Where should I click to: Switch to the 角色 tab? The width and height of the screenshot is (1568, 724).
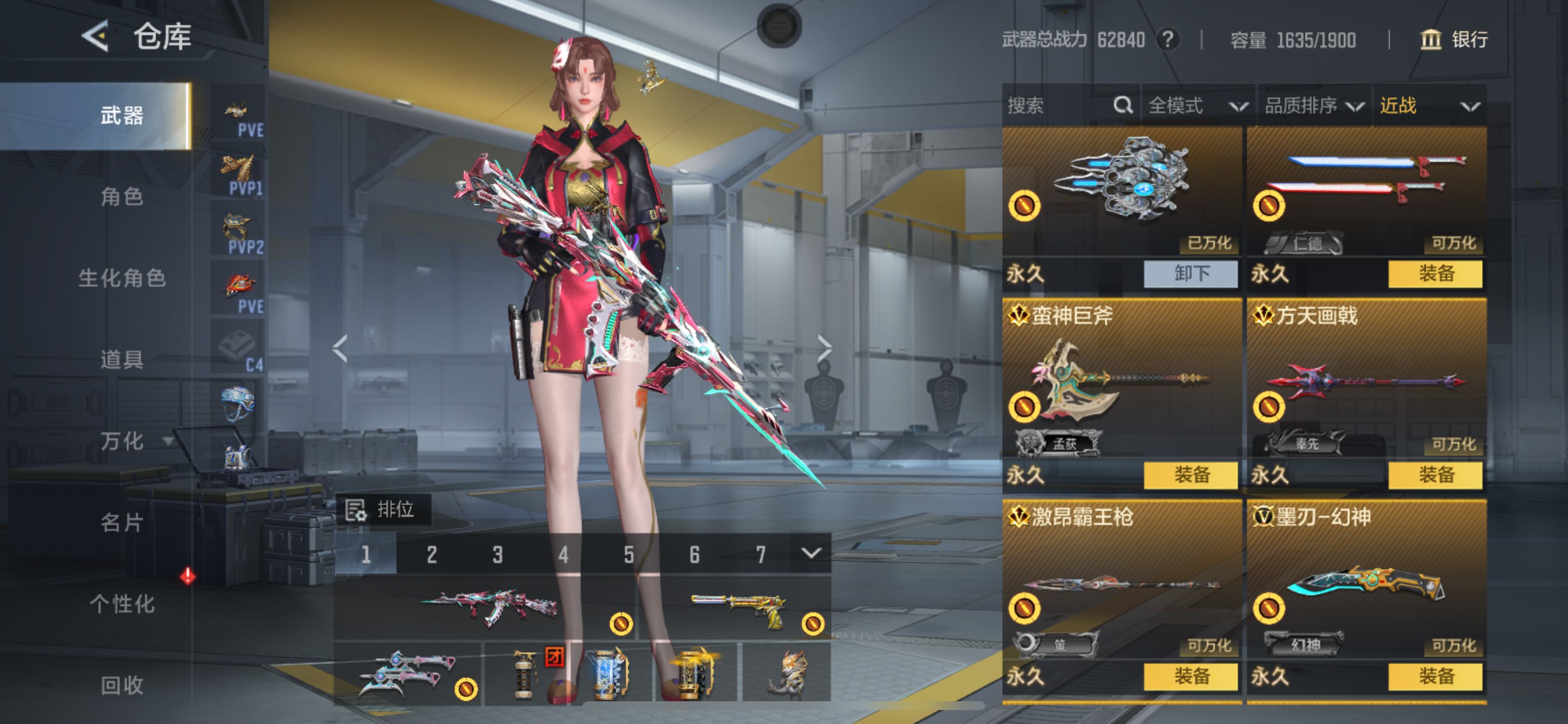coord(122,196)
